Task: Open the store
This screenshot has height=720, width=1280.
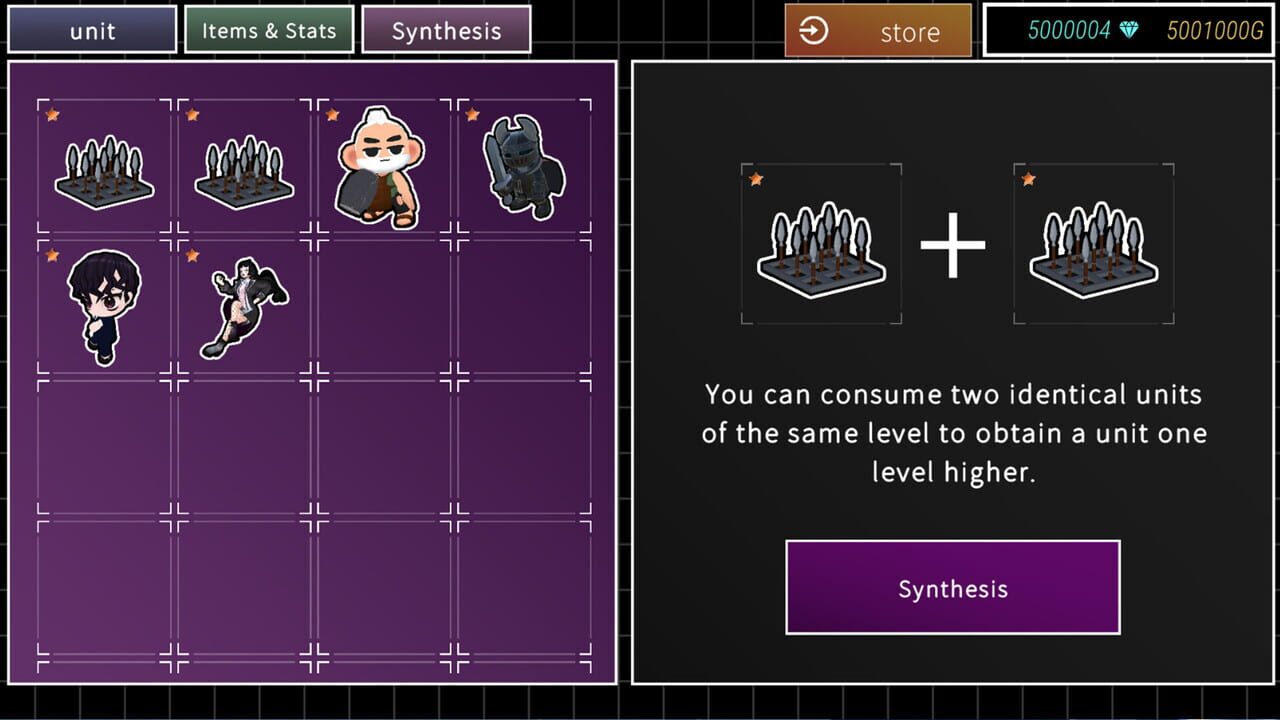Action: click(x=878, y=31)
